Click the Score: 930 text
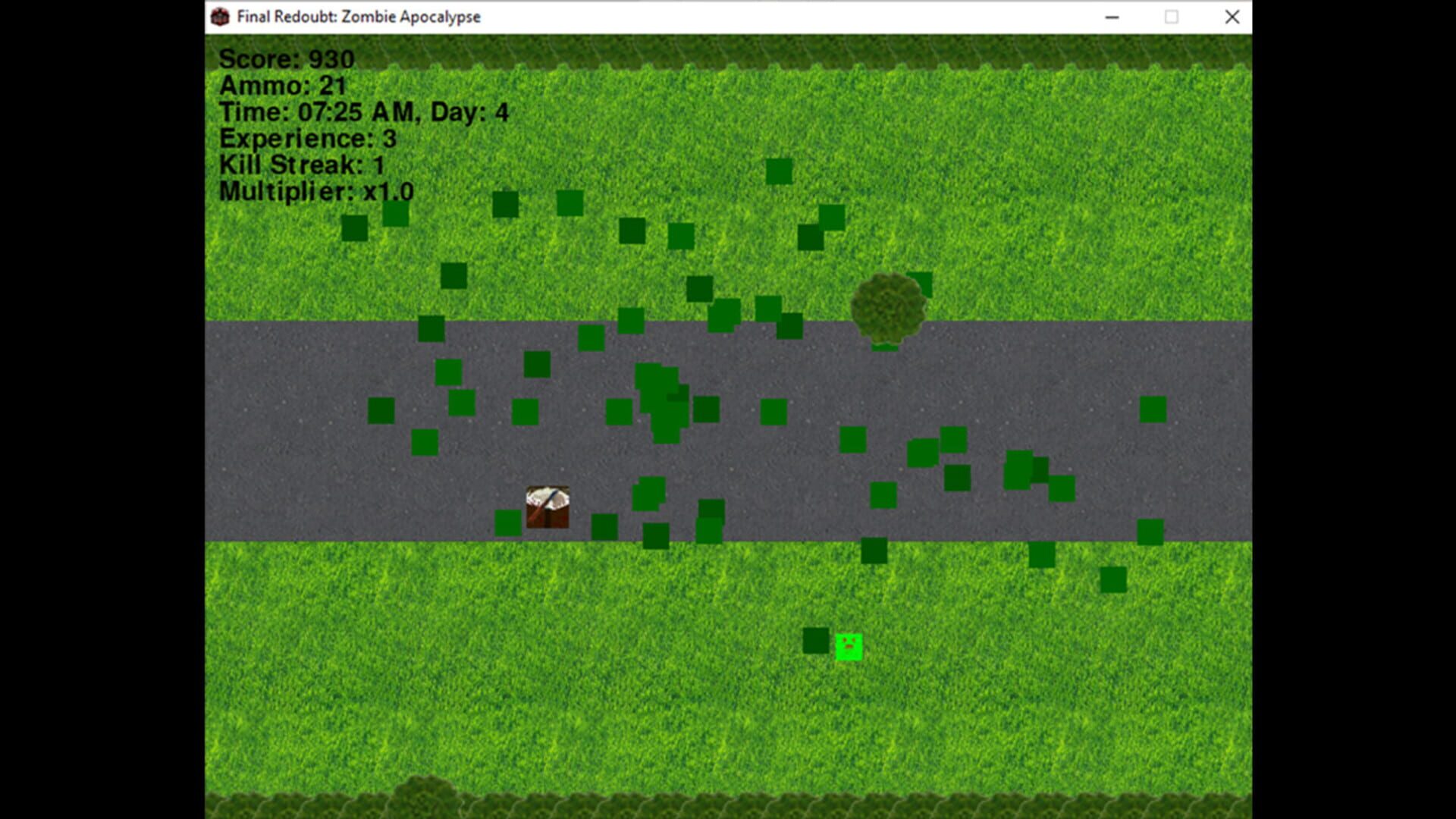The image size is (1456, 819). (x=286, y=58)
